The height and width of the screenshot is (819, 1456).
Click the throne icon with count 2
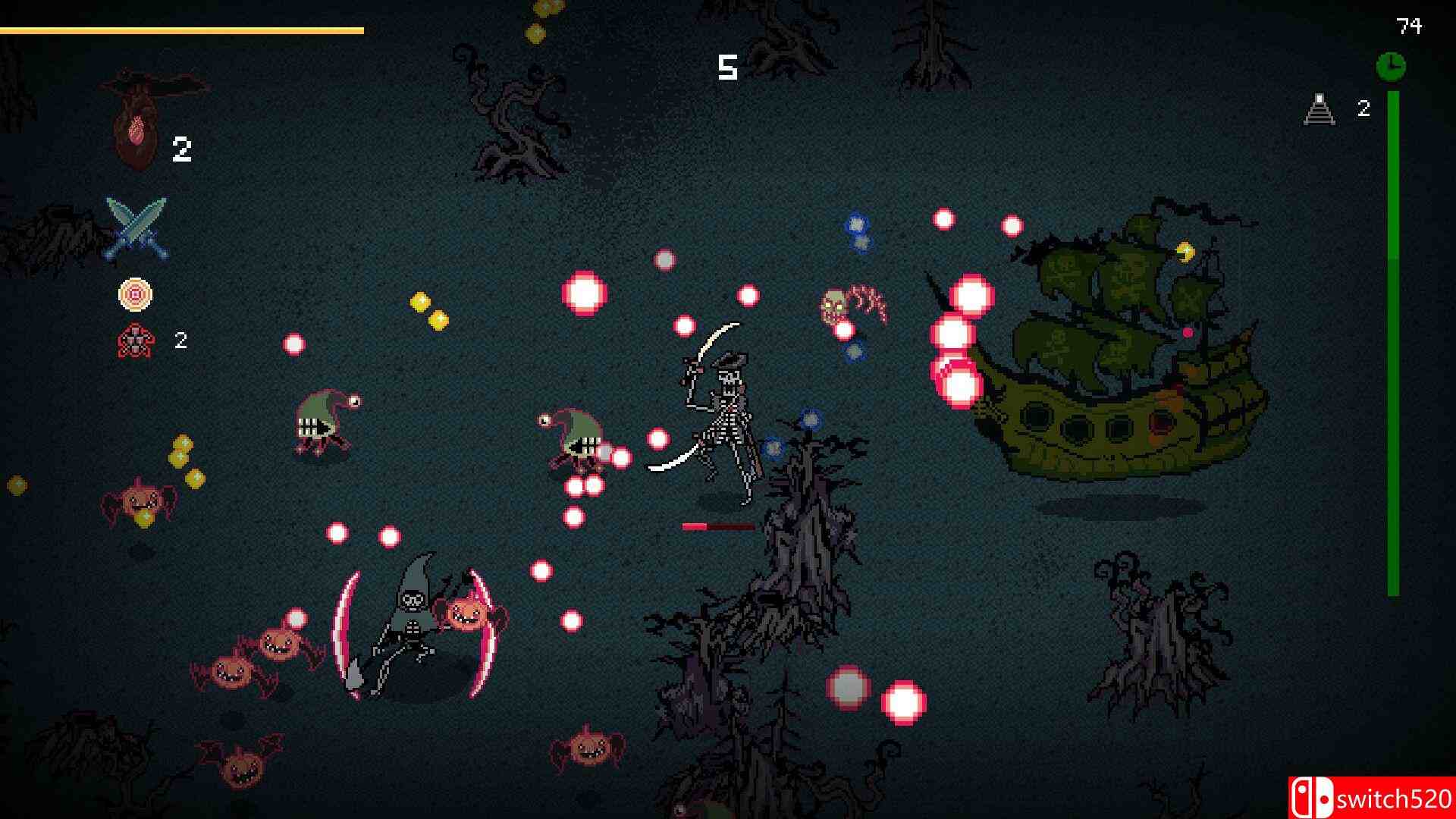coord(1319,110)
